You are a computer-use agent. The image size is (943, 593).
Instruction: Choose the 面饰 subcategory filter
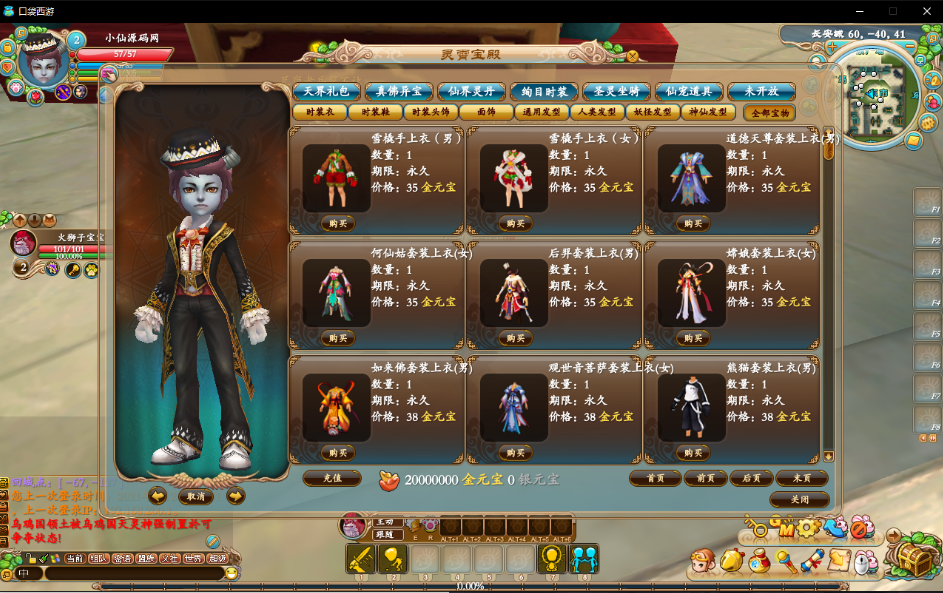(x=486, y=113)
